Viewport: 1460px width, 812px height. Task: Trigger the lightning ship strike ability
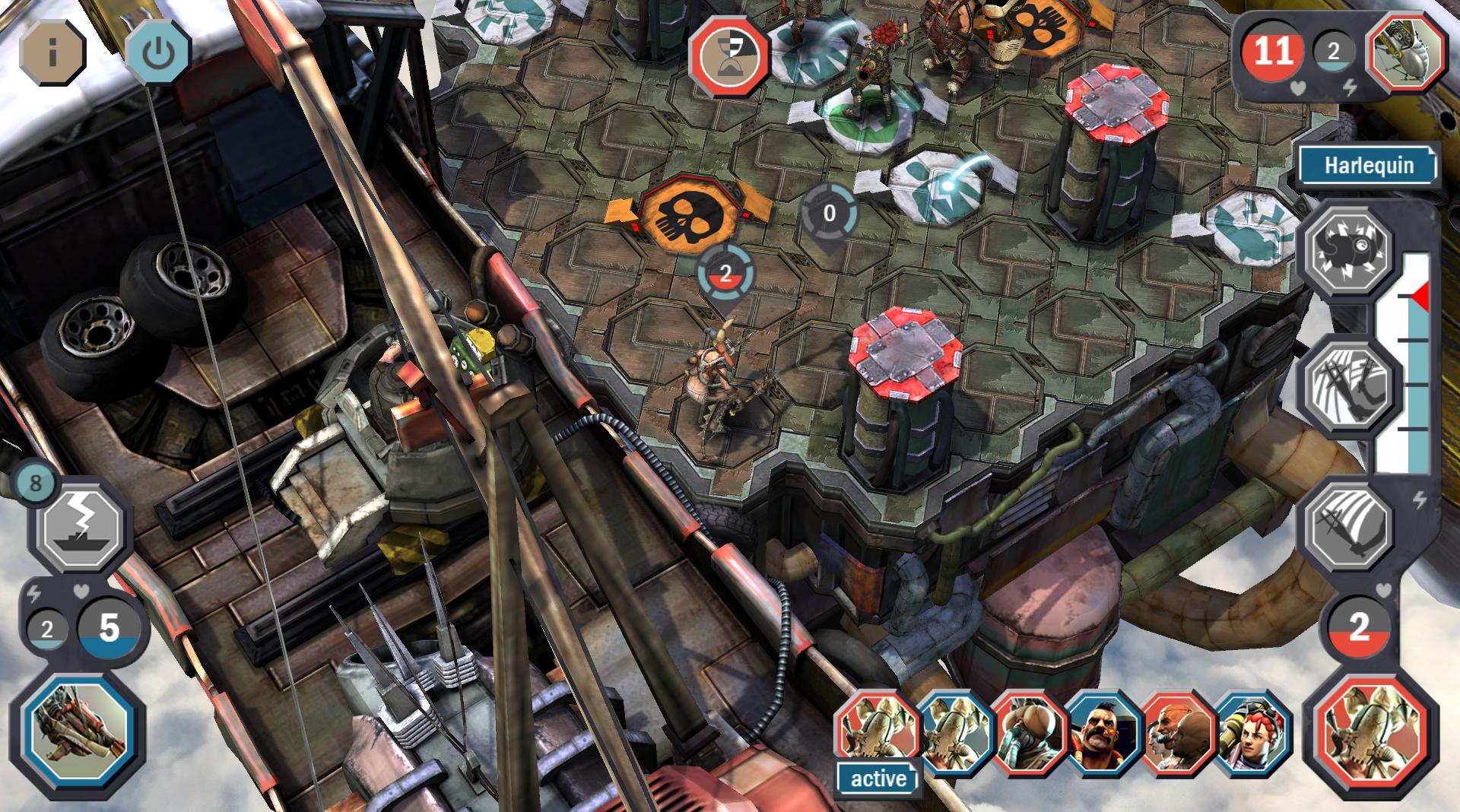coord(81,526)
